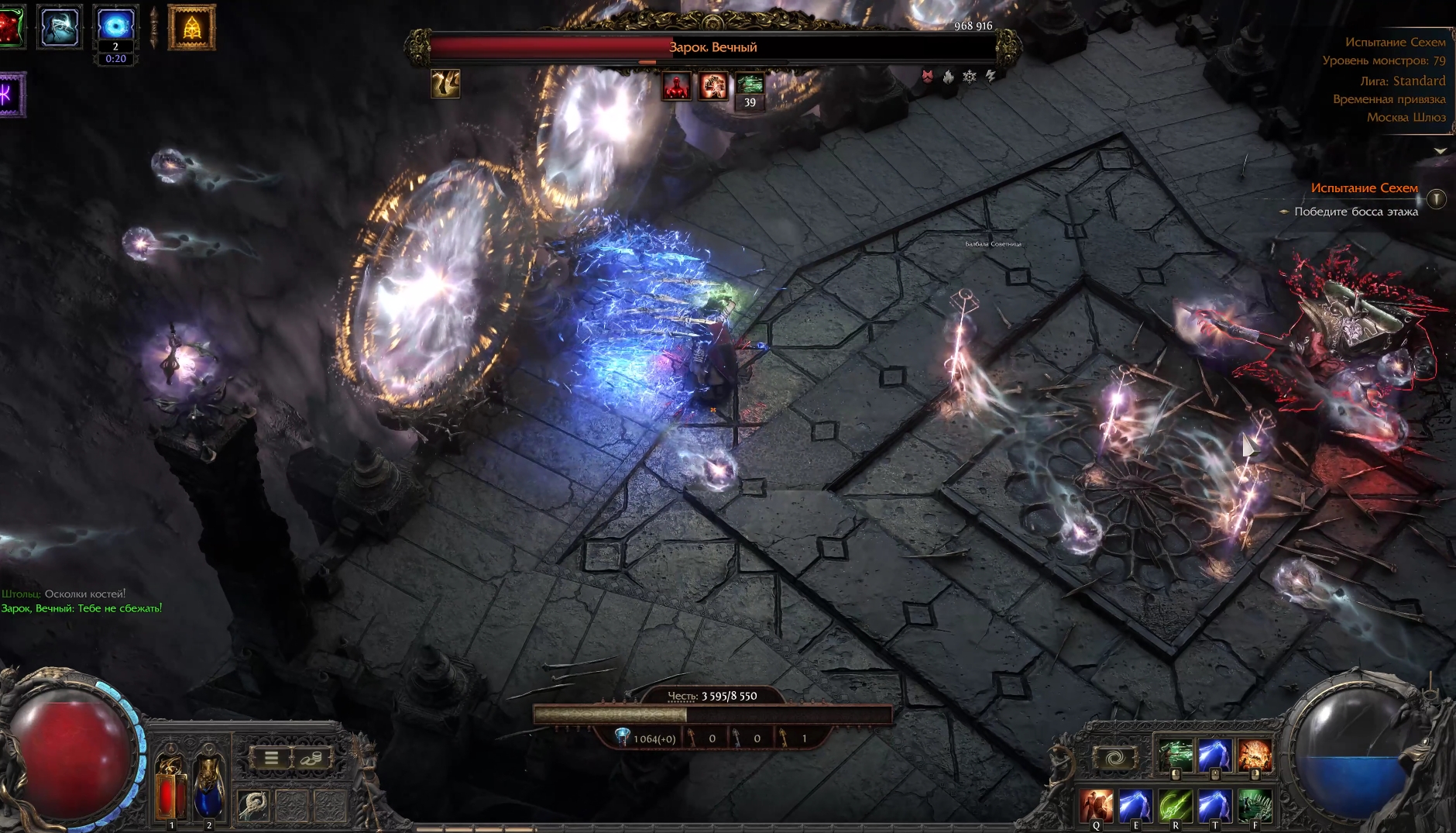Activate the orange warrior skill on Q
1456x833 pixels.
click(1097, 806)
